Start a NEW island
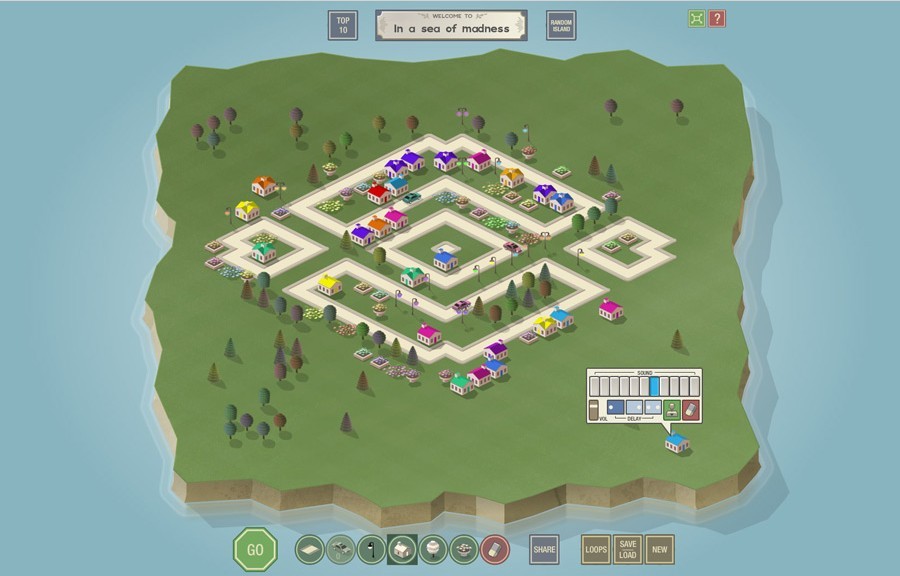 pos(659,549)
